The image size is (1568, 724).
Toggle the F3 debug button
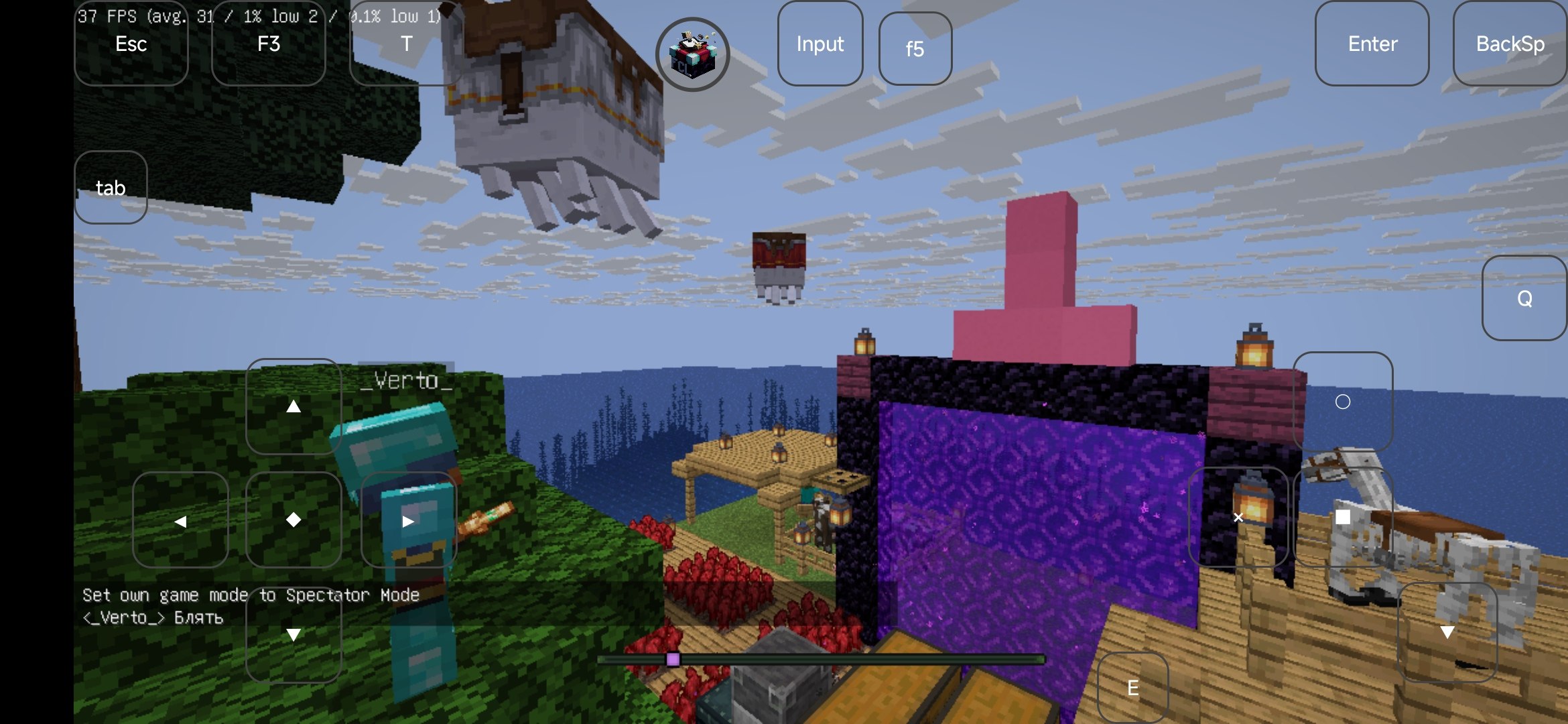(x=268, y=44)
